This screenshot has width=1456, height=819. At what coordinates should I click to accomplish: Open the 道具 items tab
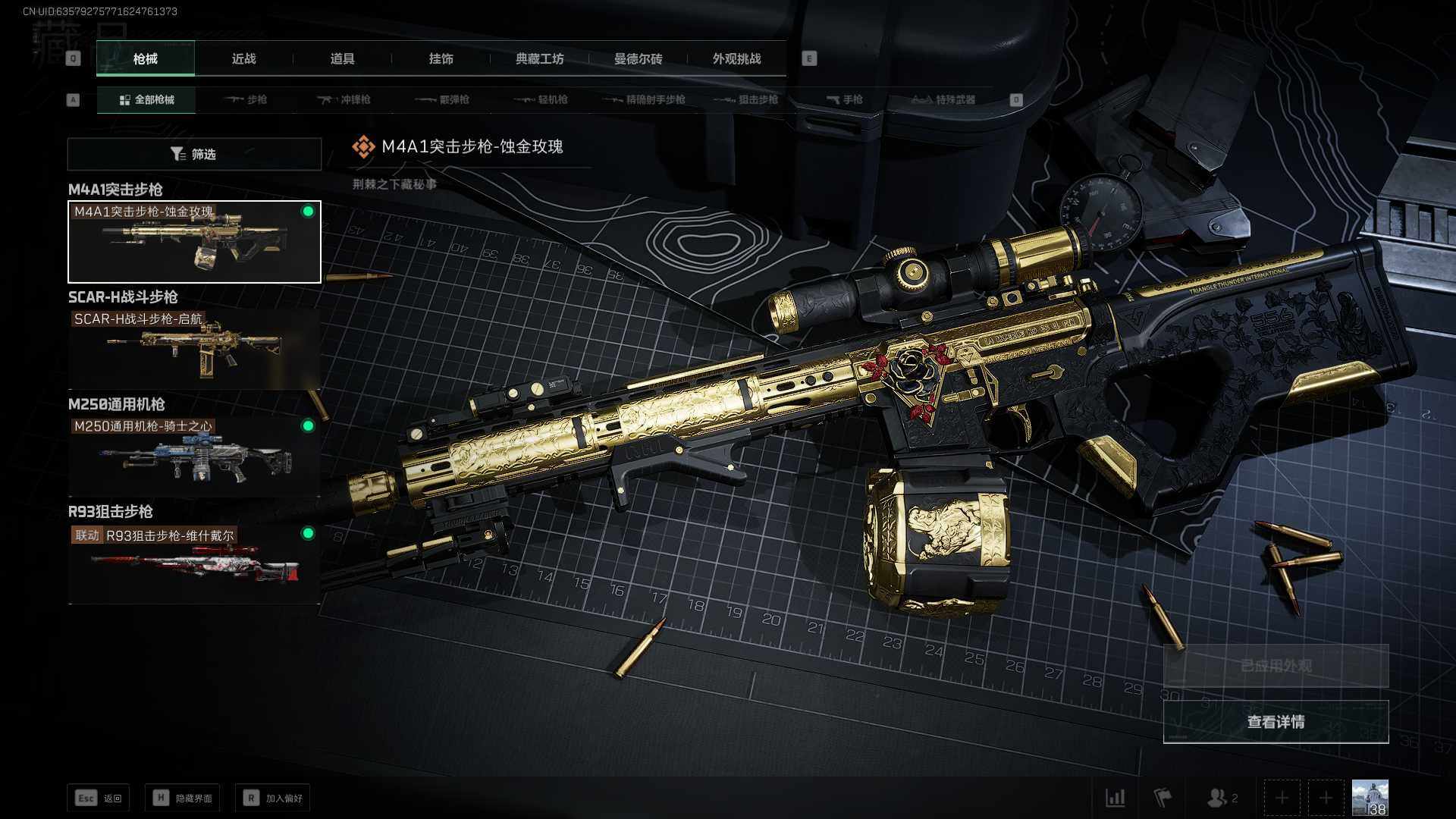342,58
